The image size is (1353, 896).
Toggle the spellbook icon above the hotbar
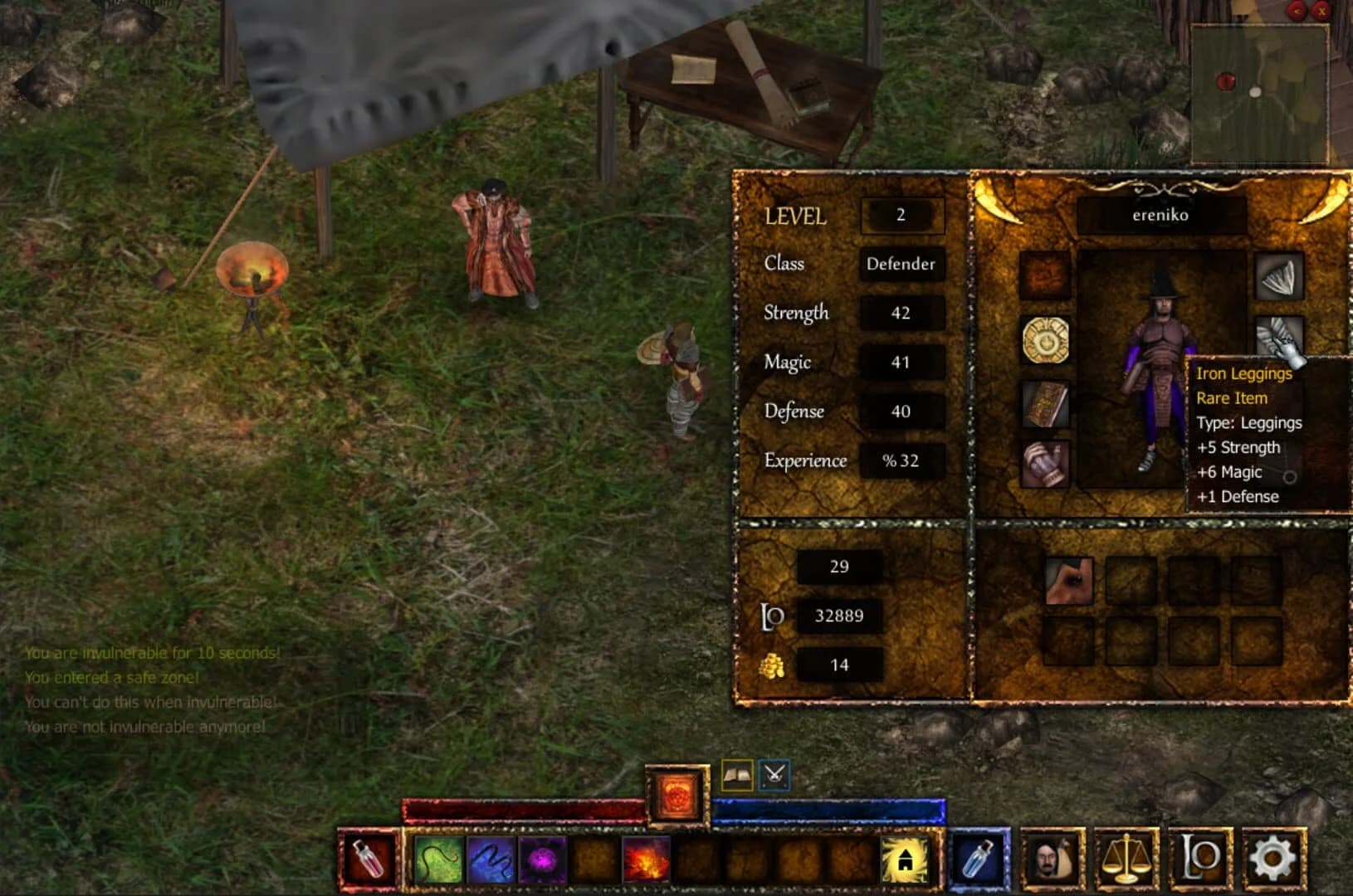737,773
